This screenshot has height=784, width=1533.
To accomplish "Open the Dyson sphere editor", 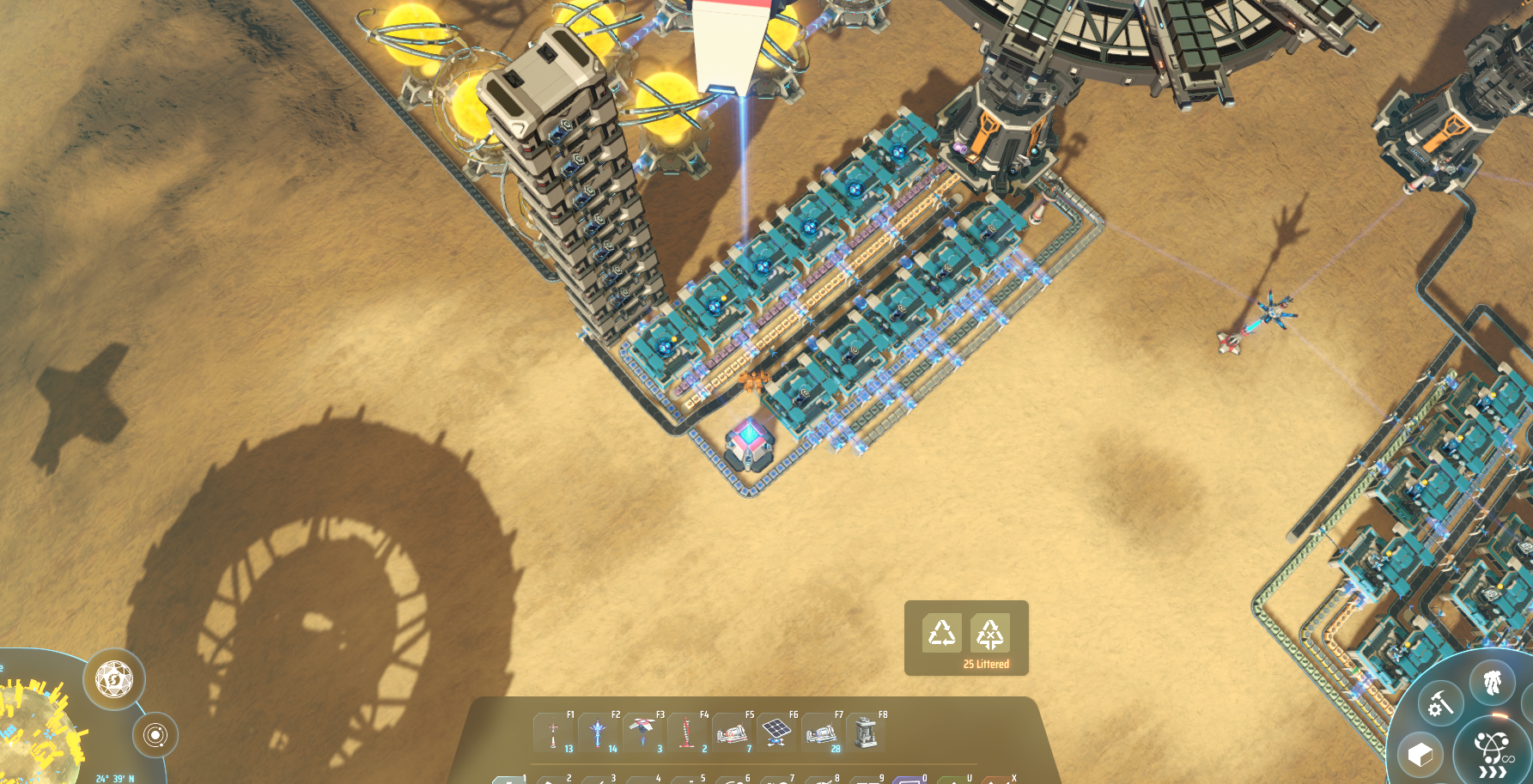I will pos(114,680).
